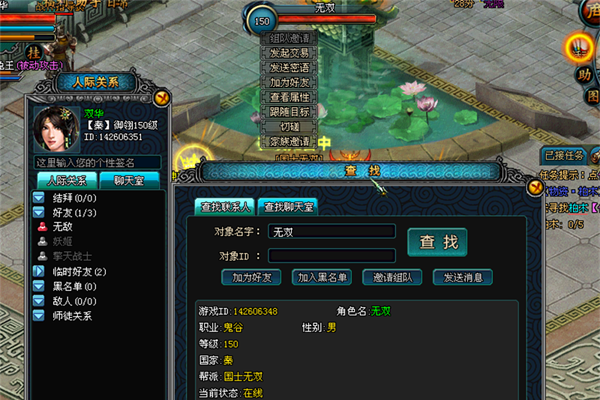Viewport: 600px width, 400px height.
Task: Focus the 对象ID input field
Action: click(331, 256)
